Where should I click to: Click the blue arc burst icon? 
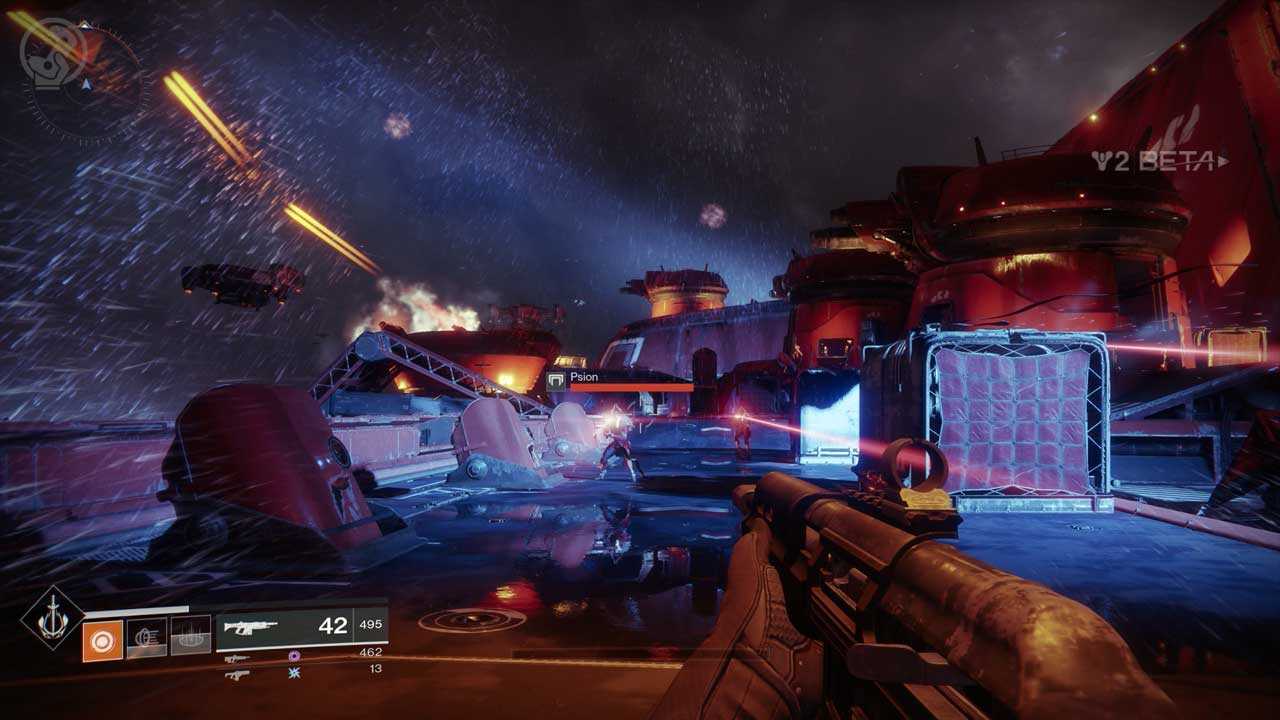coord(294,673)
